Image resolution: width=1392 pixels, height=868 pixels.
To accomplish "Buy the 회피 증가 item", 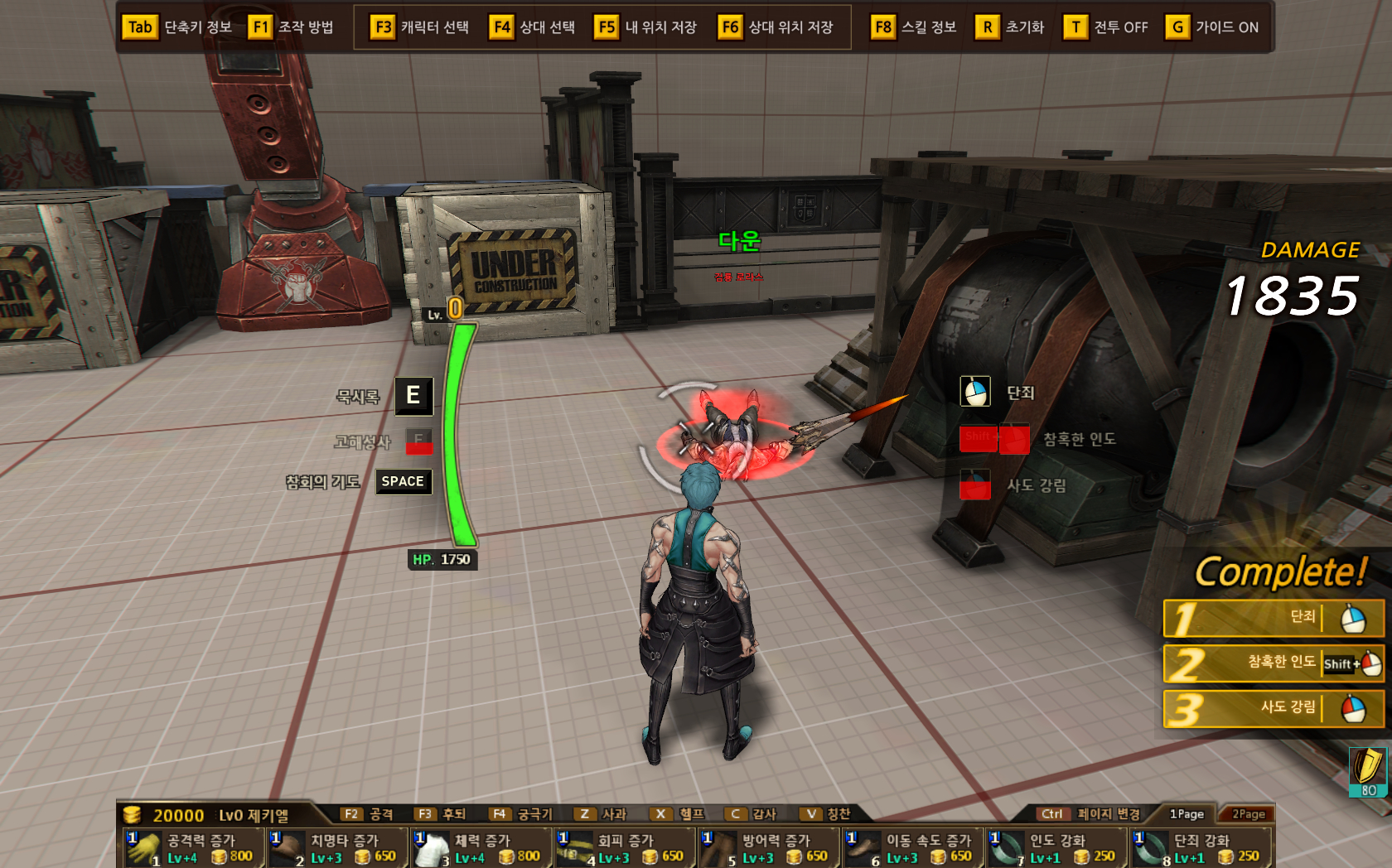I will (624, 848).
